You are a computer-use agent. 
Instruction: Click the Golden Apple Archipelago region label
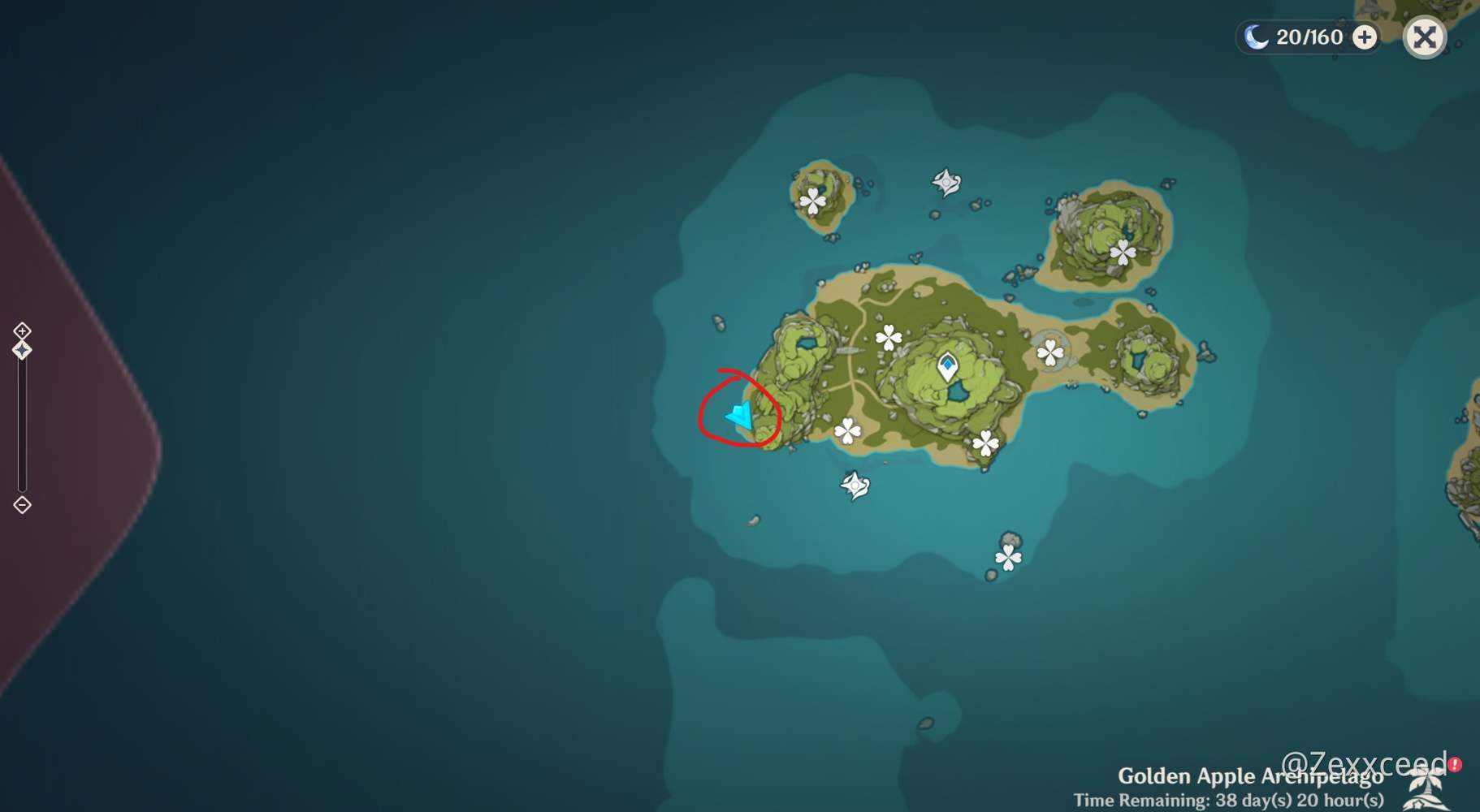(1251, 775)
